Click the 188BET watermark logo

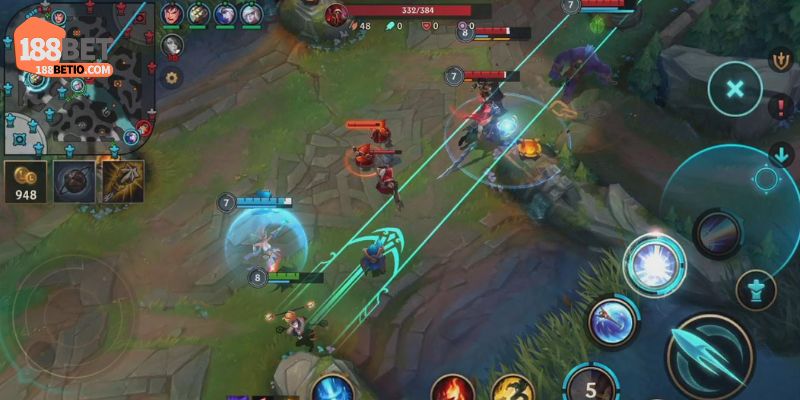tap(66, 50)
